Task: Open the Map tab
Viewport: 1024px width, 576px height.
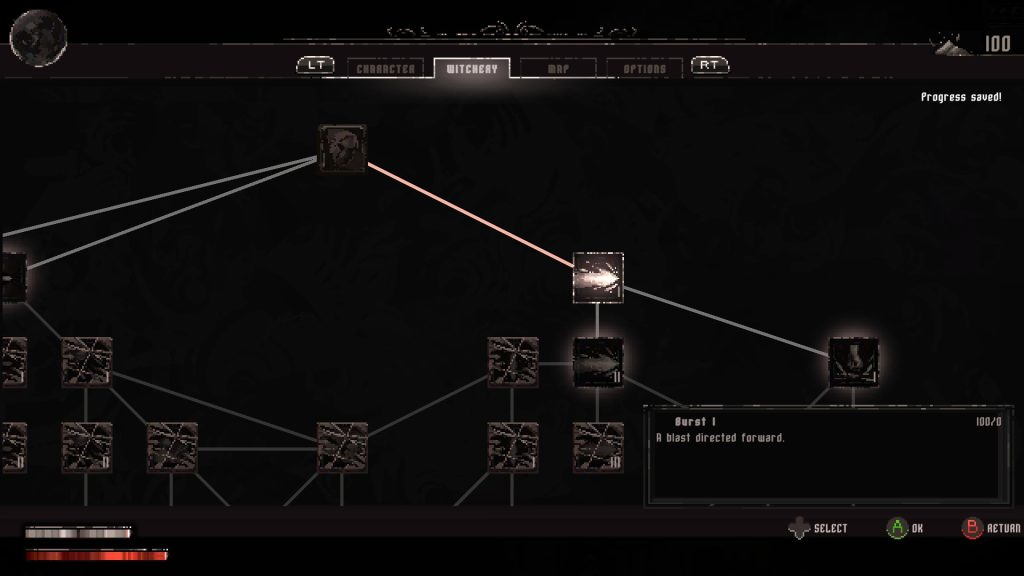Action: click(x=558, y=69)
